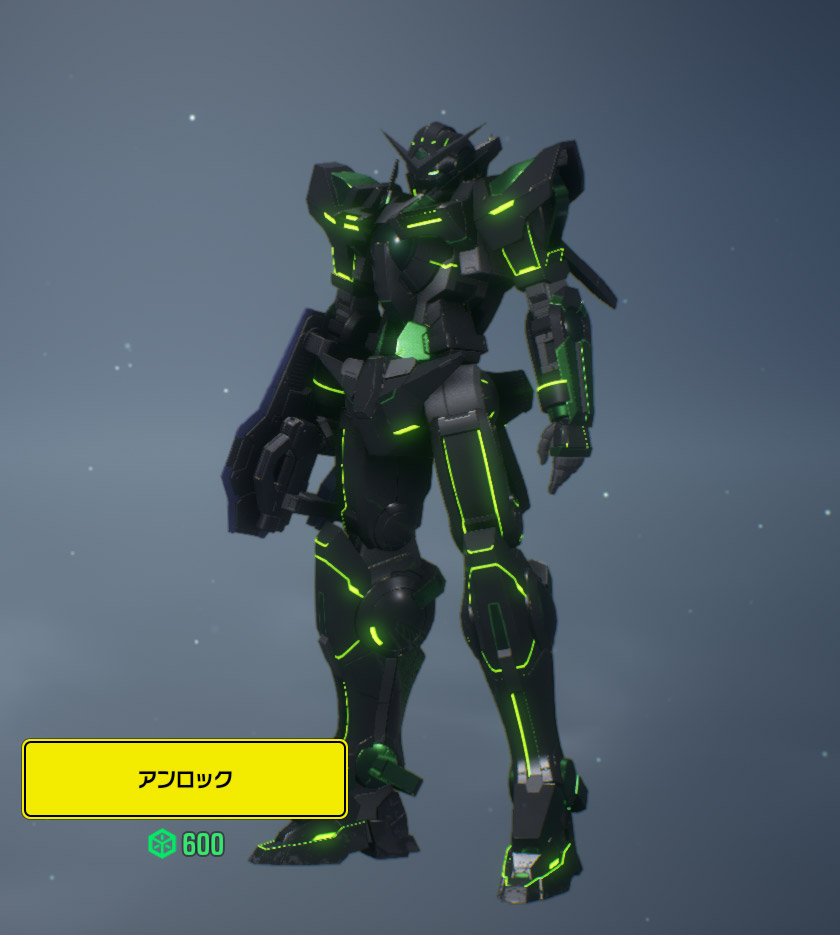
Task: Click the yellow アンロック unlock button
Action: (185, 779)
